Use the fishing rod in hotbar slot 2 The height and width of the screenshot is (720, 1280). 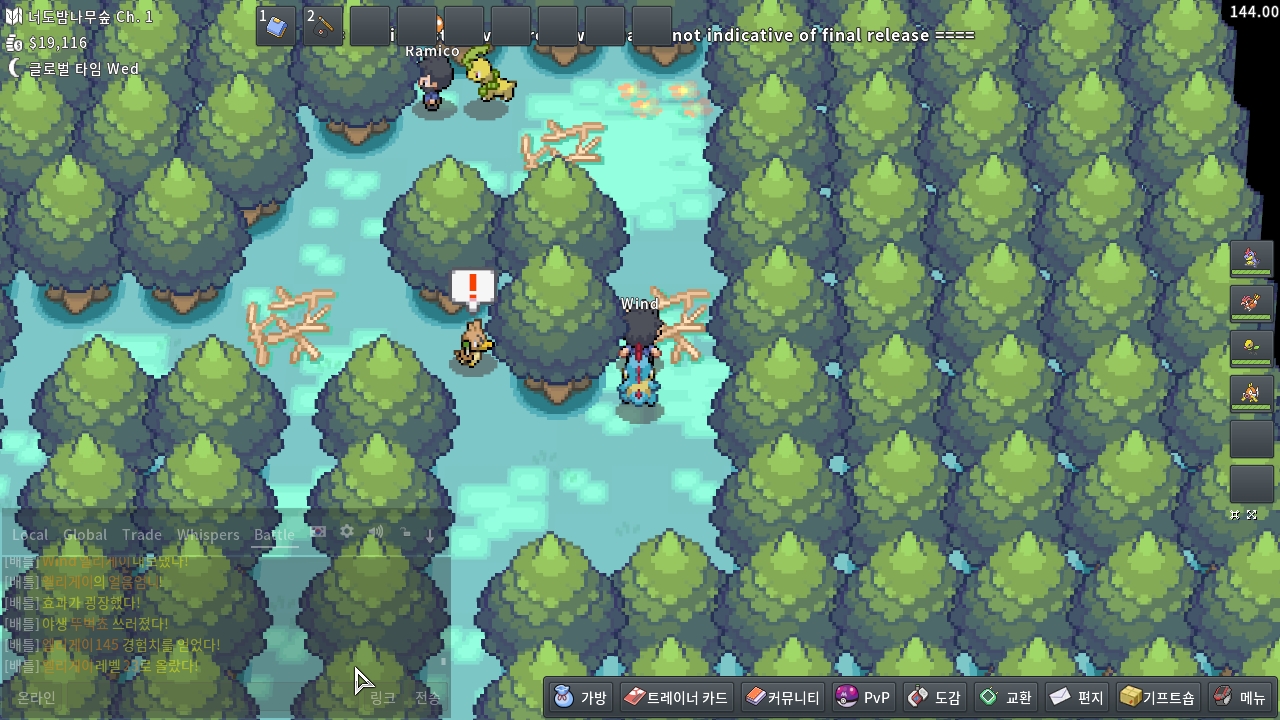tap(323, 26)
